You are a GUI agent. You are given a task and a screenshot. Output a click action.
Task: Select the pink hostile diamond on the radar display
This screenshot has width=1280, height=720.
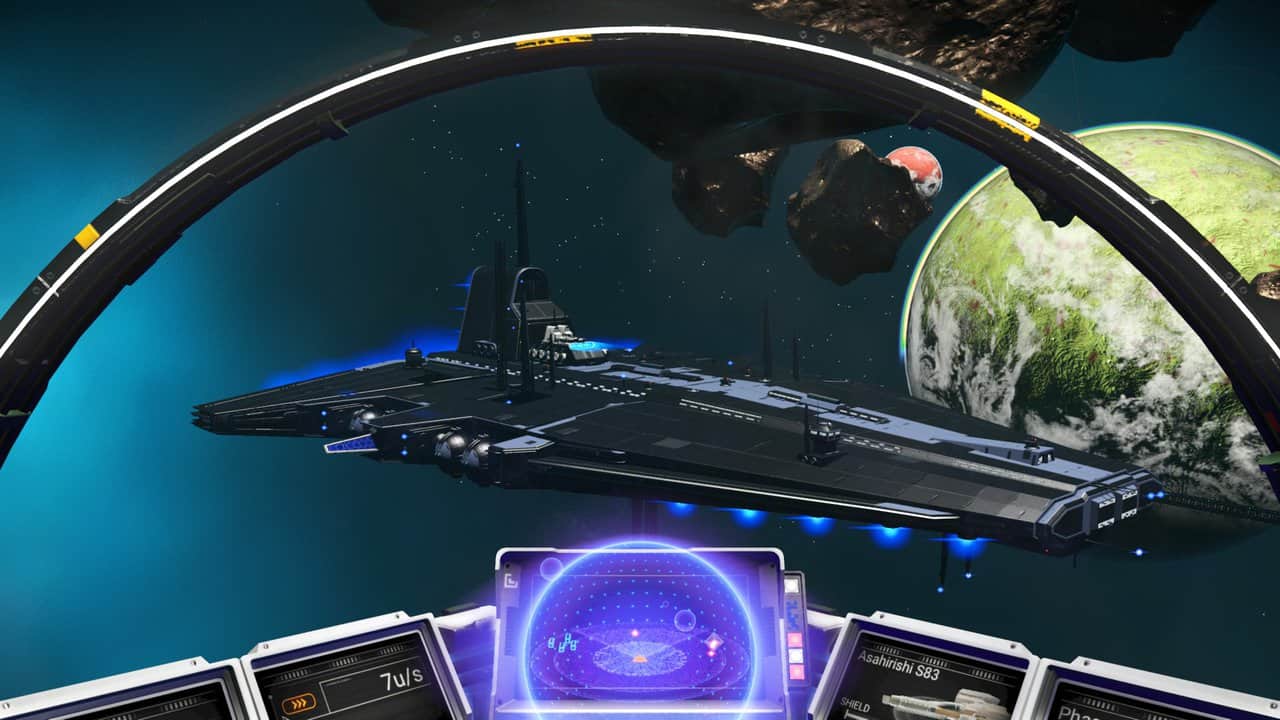(x=713, y=639)
